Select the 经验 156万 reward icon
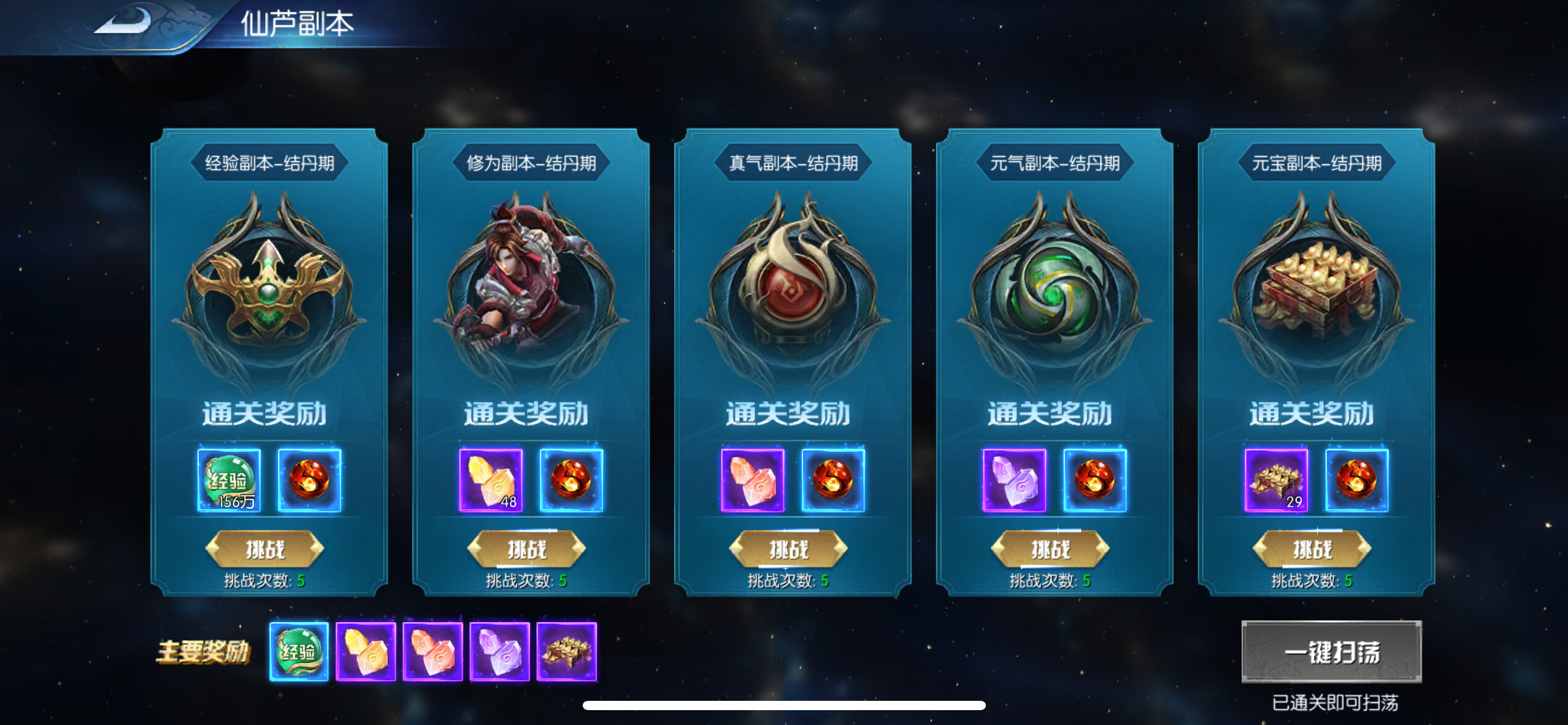Screen dimensions: 1568x725 pos(229,480)
